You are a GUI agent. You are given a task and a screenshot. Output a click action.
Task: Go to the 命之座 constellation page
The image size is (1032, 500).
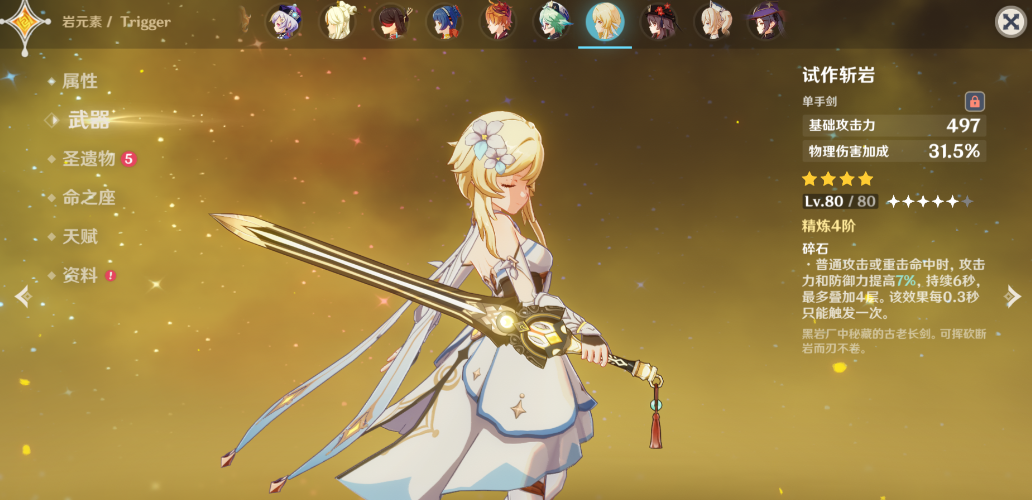[x=89, y=197]
